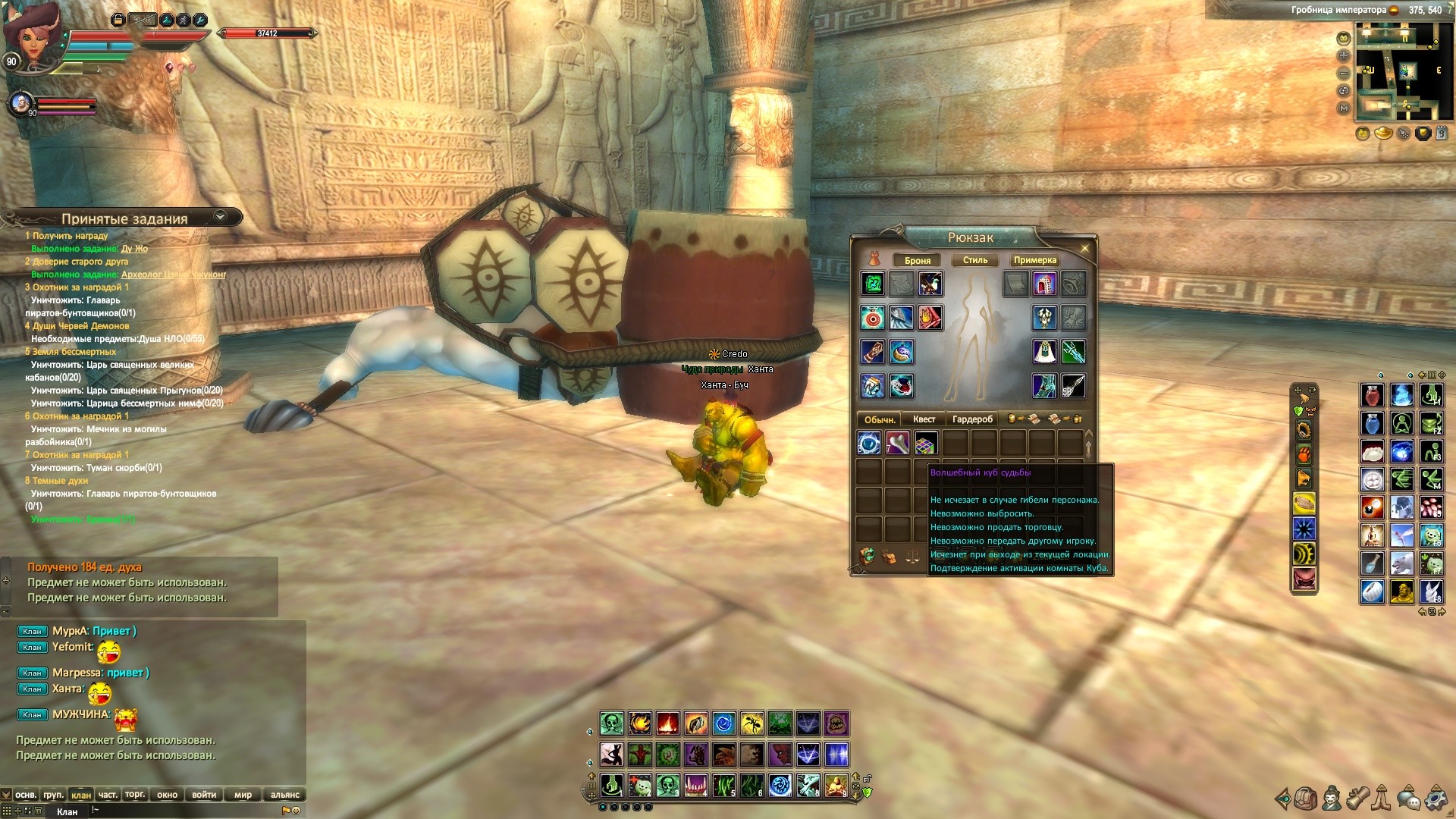
Task: Open the chat emoji smiley picker
Action: pyautogui.click(x=296, y=811)
